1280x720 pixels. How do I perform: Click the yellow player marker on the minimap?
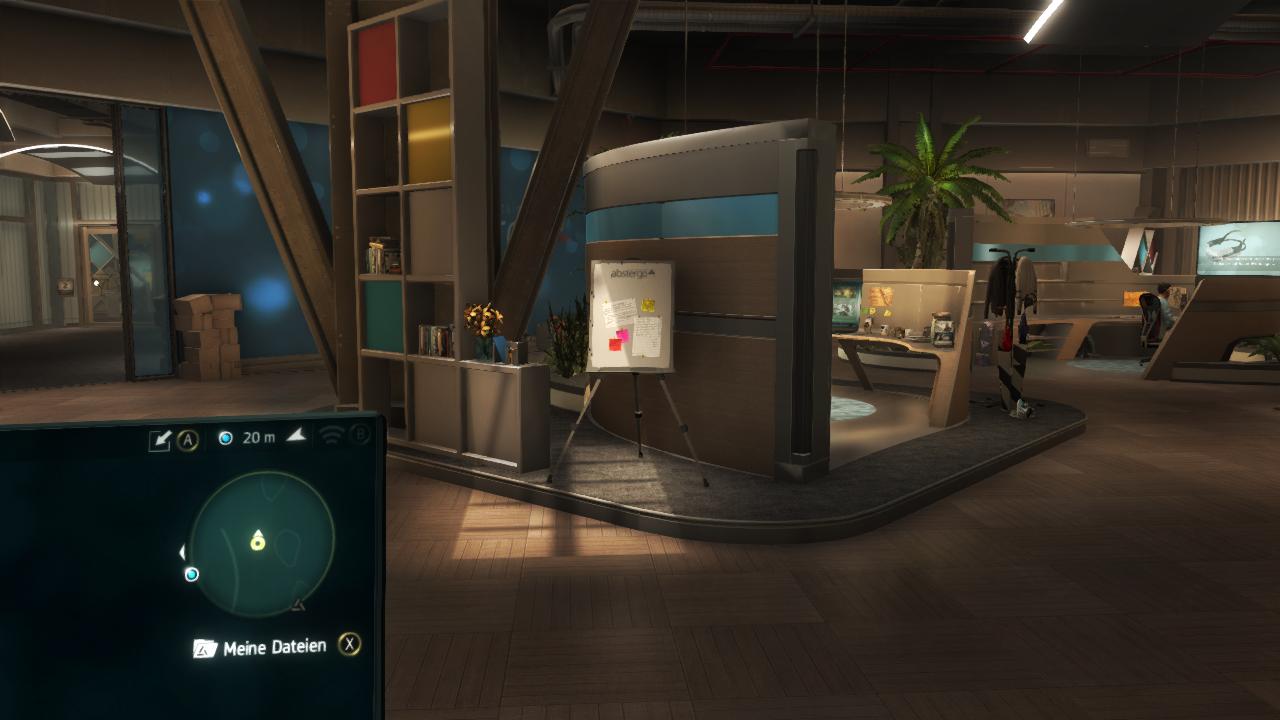[258, 541]
